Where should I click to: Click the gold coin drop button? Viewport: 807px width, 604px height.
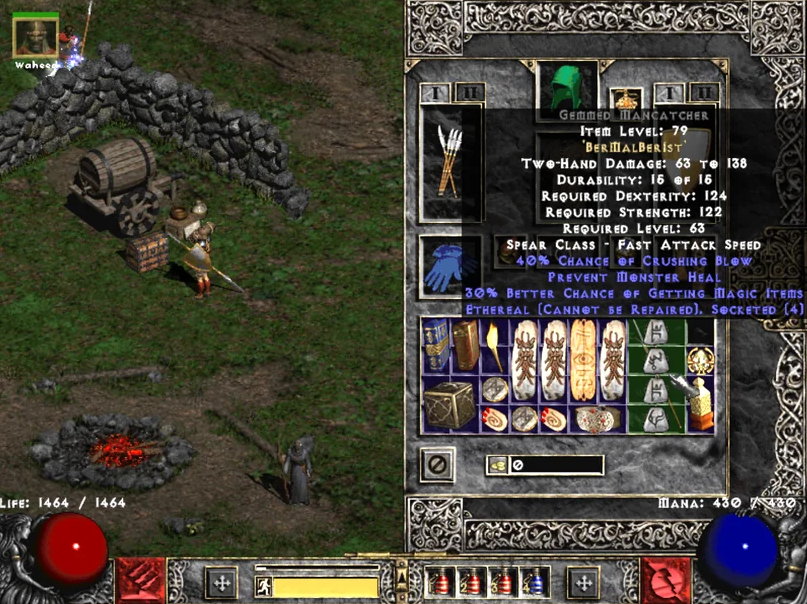[497, 465]
